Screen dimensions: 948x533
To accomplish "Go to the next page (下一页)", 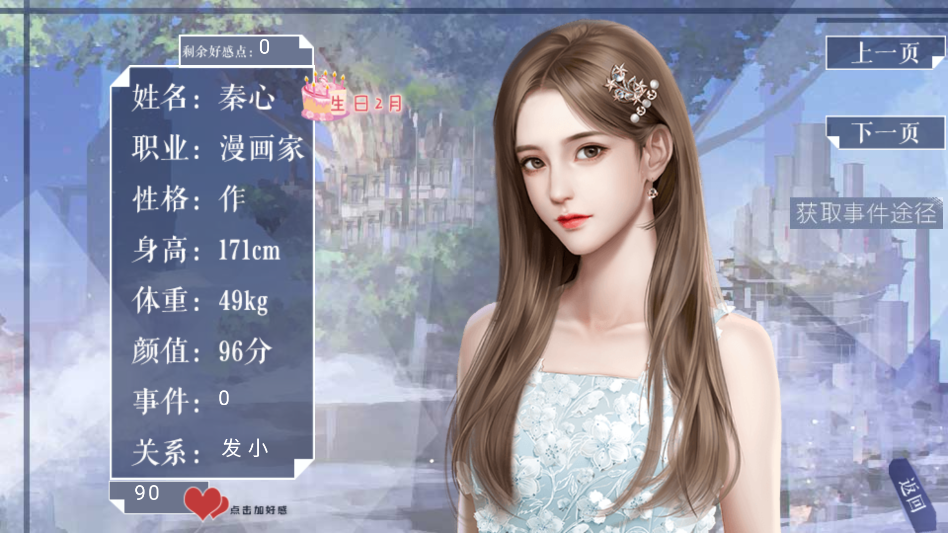I will click(884, 133).
